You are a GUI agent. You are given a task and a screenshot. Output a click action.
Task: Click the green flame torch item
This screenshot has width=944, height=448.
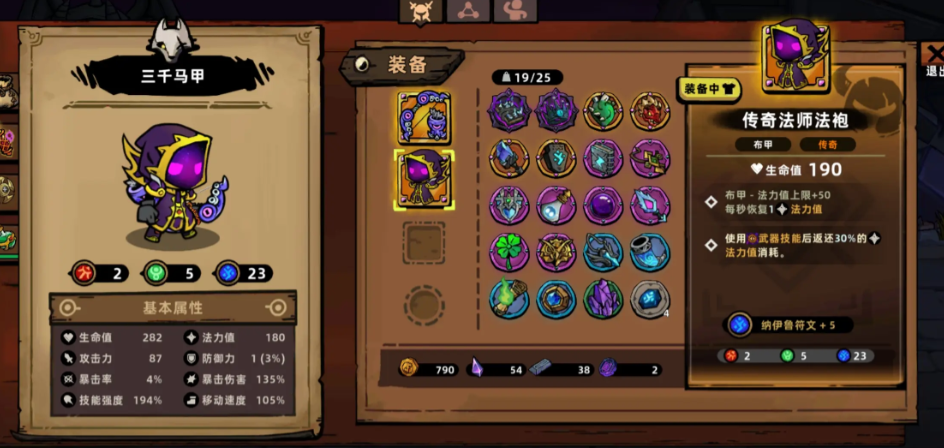coord(509,299)
